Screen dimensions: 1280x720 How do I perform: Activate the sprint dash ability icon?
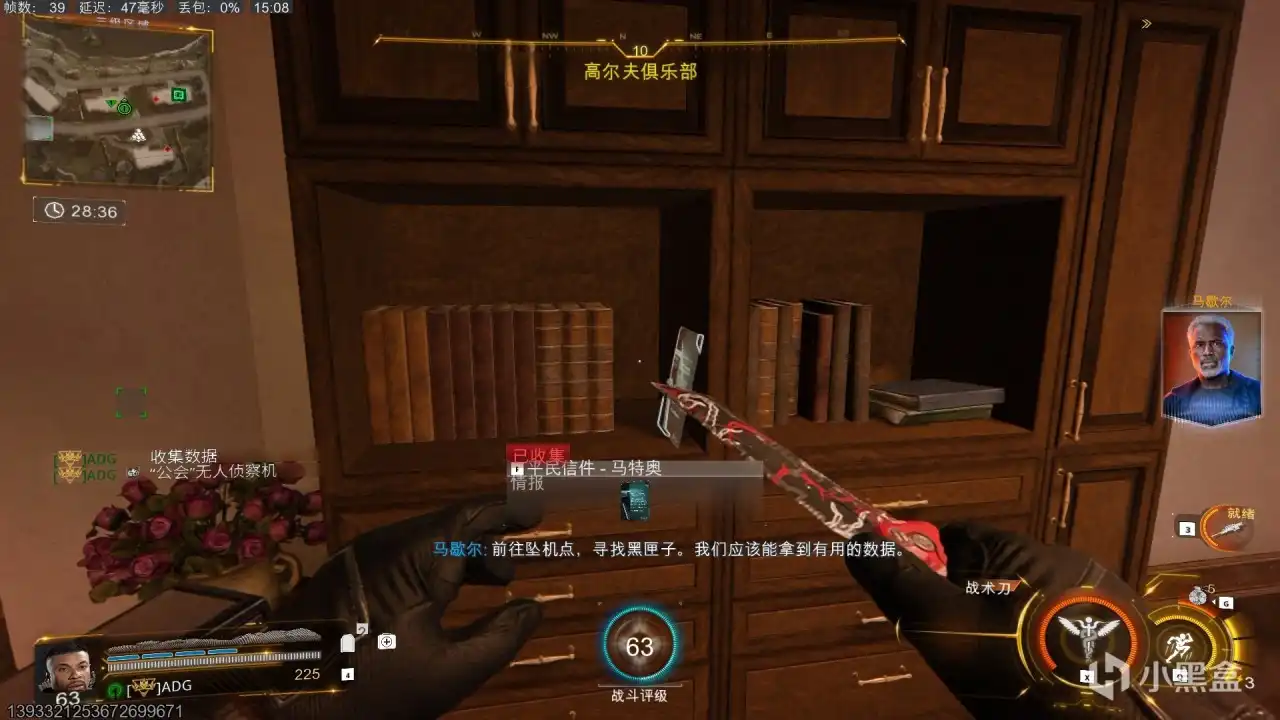pos(1180,645)
